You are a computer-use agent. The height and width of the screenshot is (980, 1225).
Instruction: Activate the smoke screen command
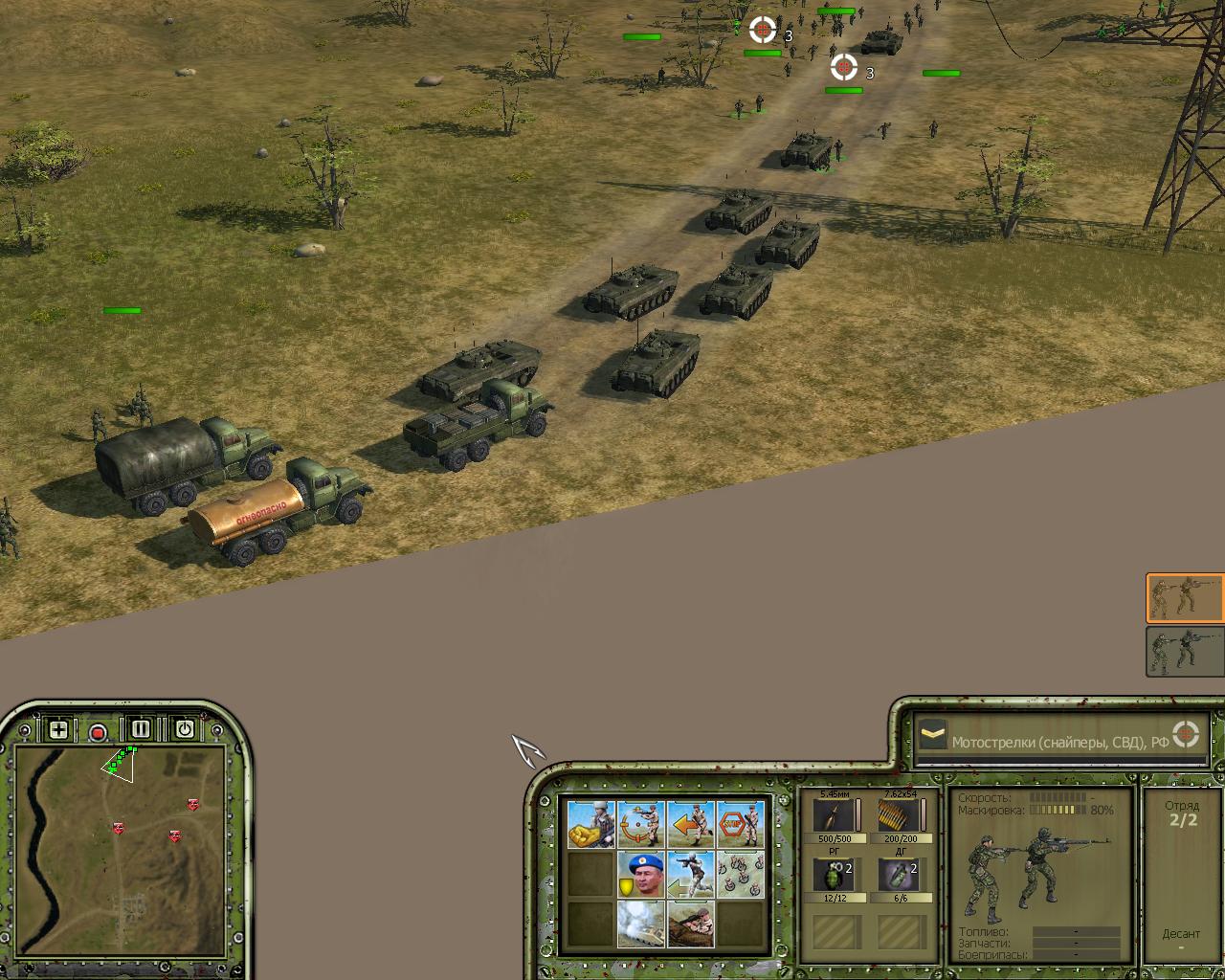point(640,924)
